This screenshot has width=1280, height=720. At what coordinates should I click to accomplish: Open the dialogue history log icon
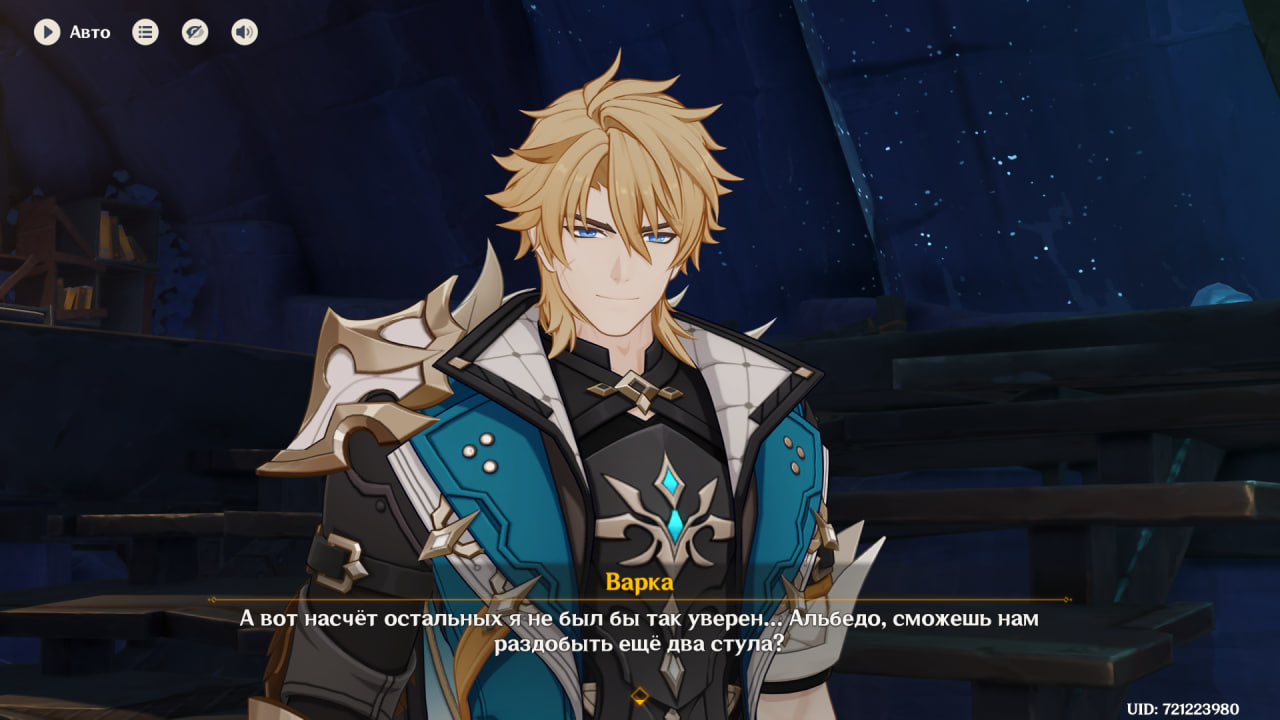click(x=146, y=32)
